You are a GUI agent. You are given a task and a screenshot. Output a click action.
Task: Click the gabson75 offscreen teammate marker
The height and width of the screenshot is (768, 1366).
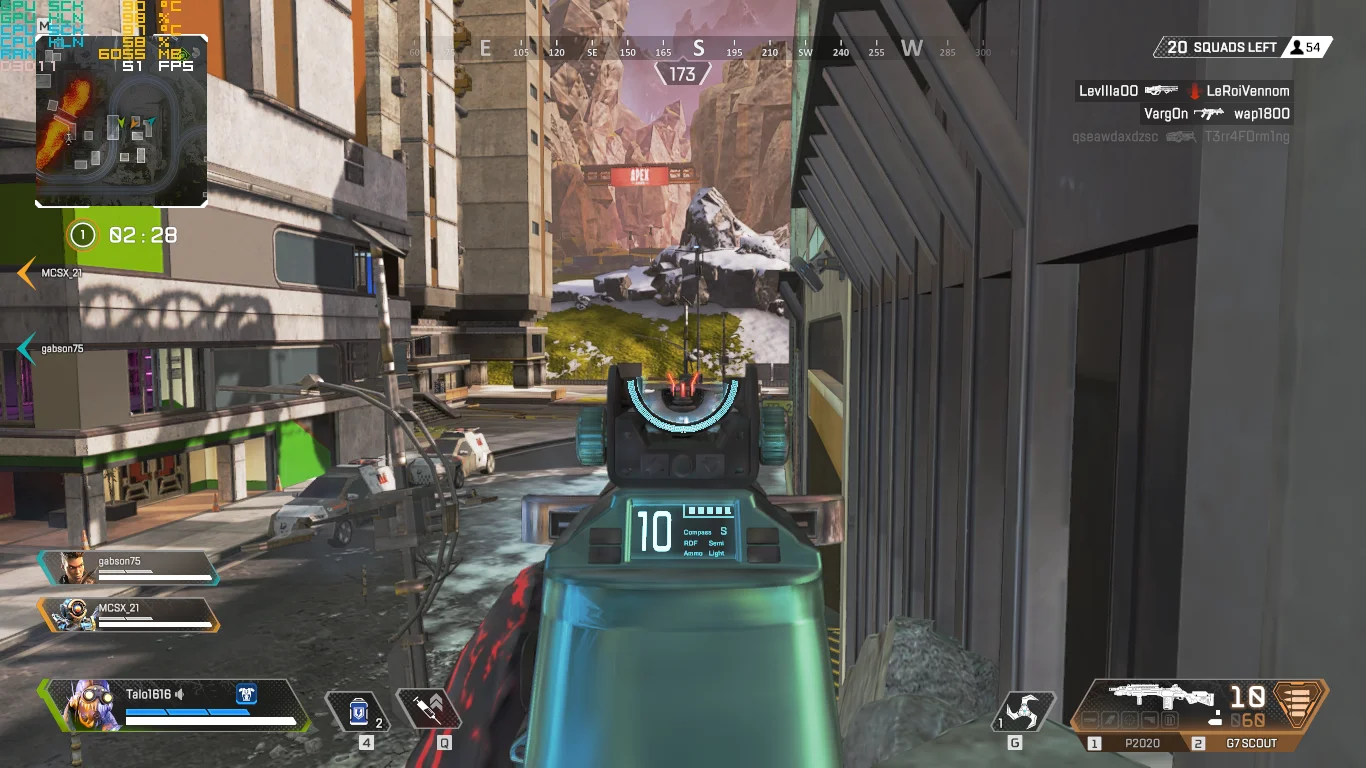(x=28, y=348)
